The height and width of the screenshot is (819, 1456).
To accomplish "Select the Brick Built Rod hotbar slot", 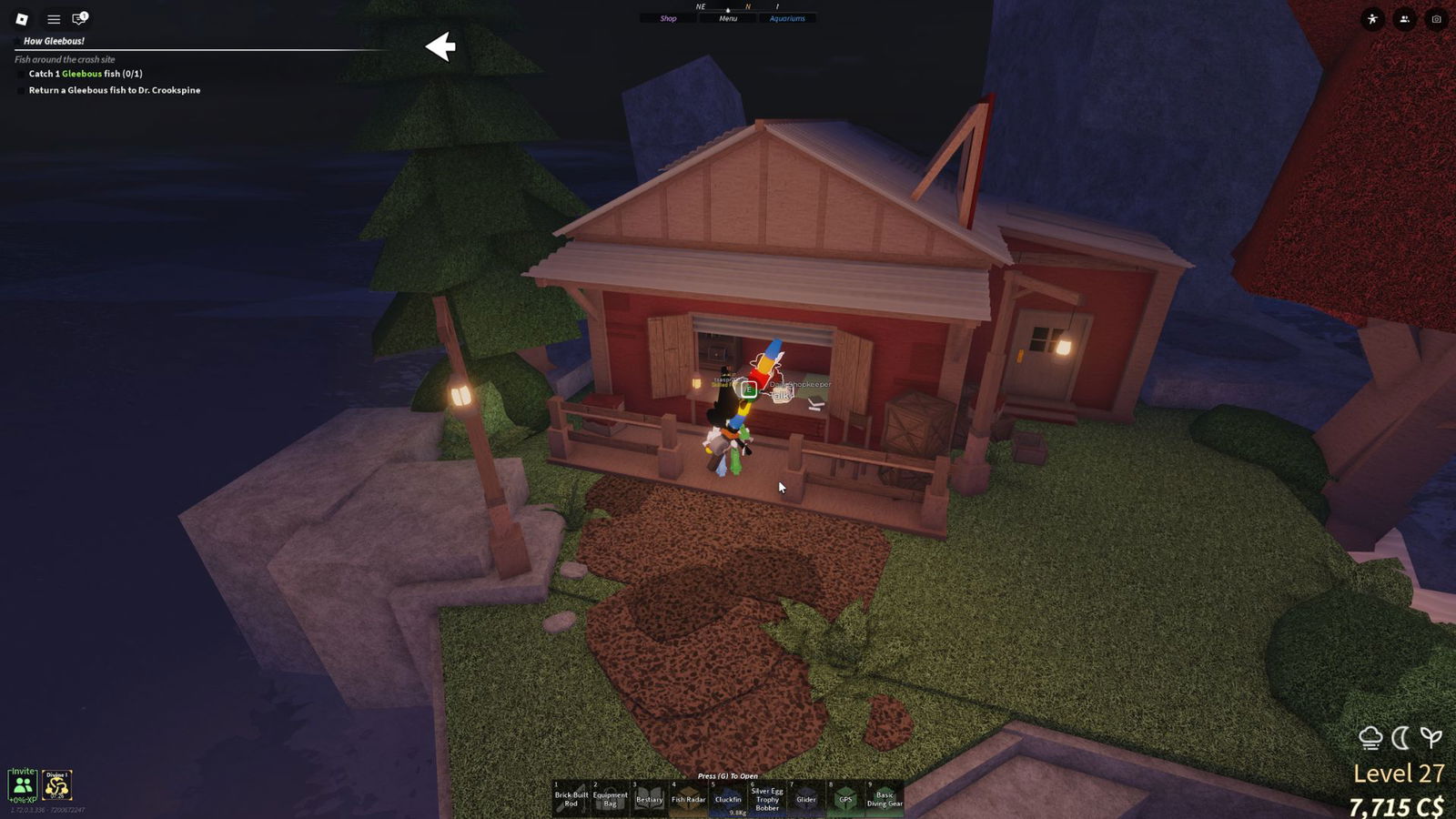I will coord(571,798).
